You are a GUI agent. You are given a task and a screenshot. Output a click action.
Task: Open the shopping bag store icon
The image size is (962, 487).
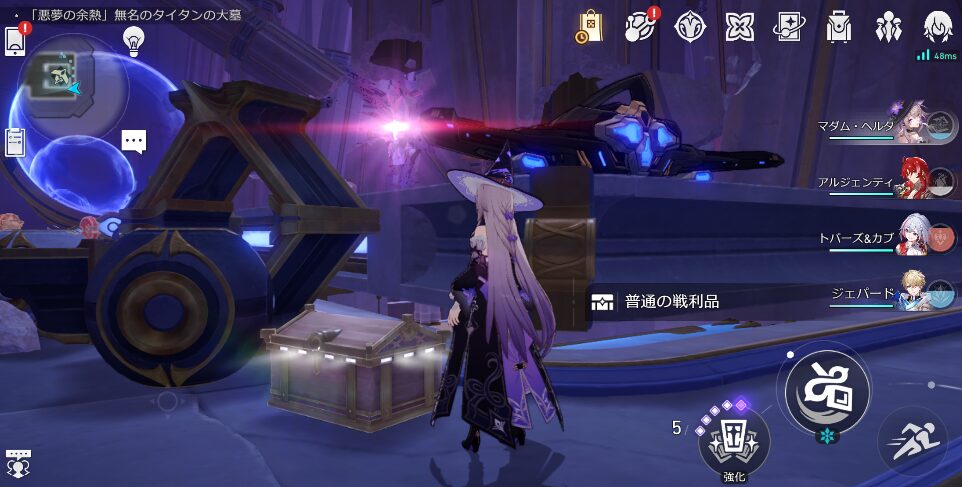pyautogui.click(x=589, y=26)
